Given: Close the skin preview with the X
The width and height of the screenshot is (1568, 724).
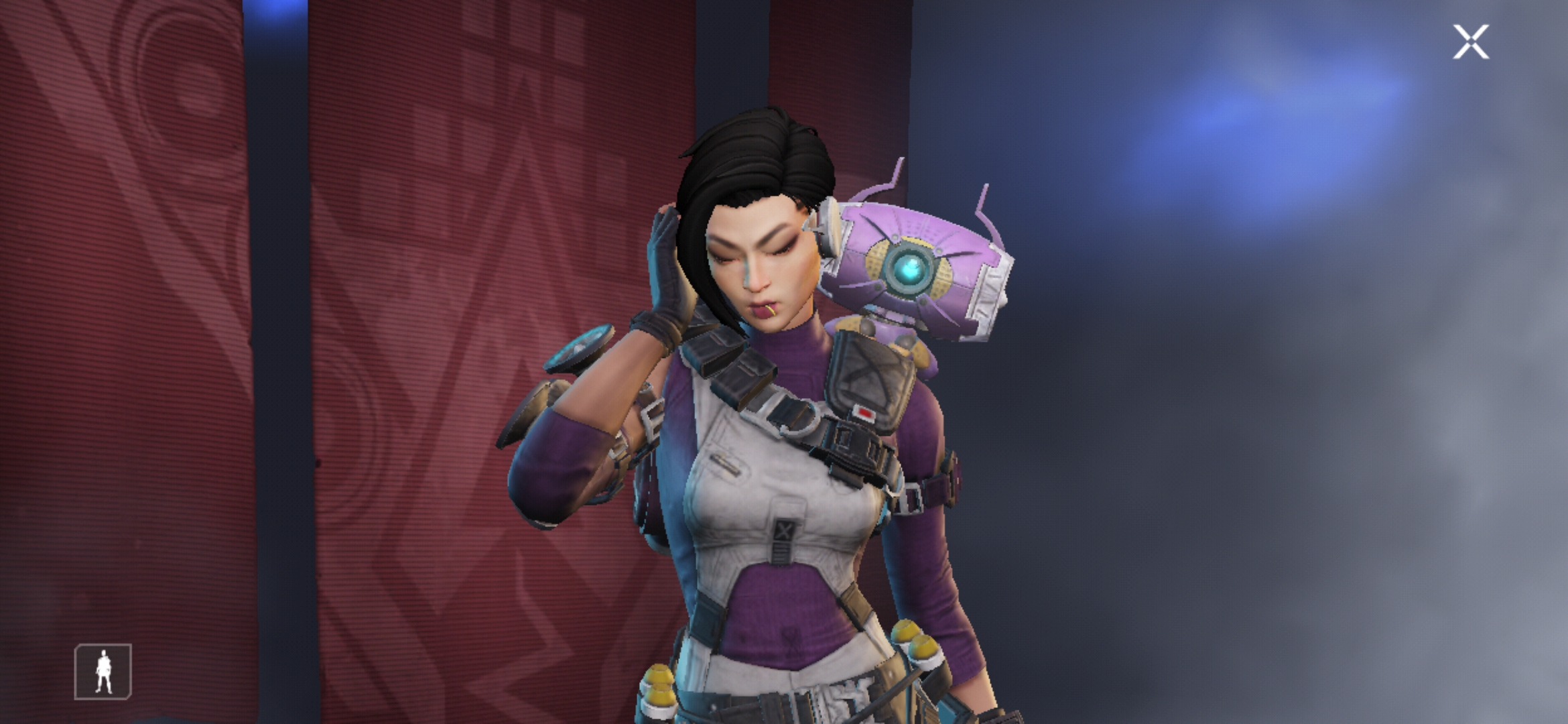Looking at the screenshot, I should 1472,43.
